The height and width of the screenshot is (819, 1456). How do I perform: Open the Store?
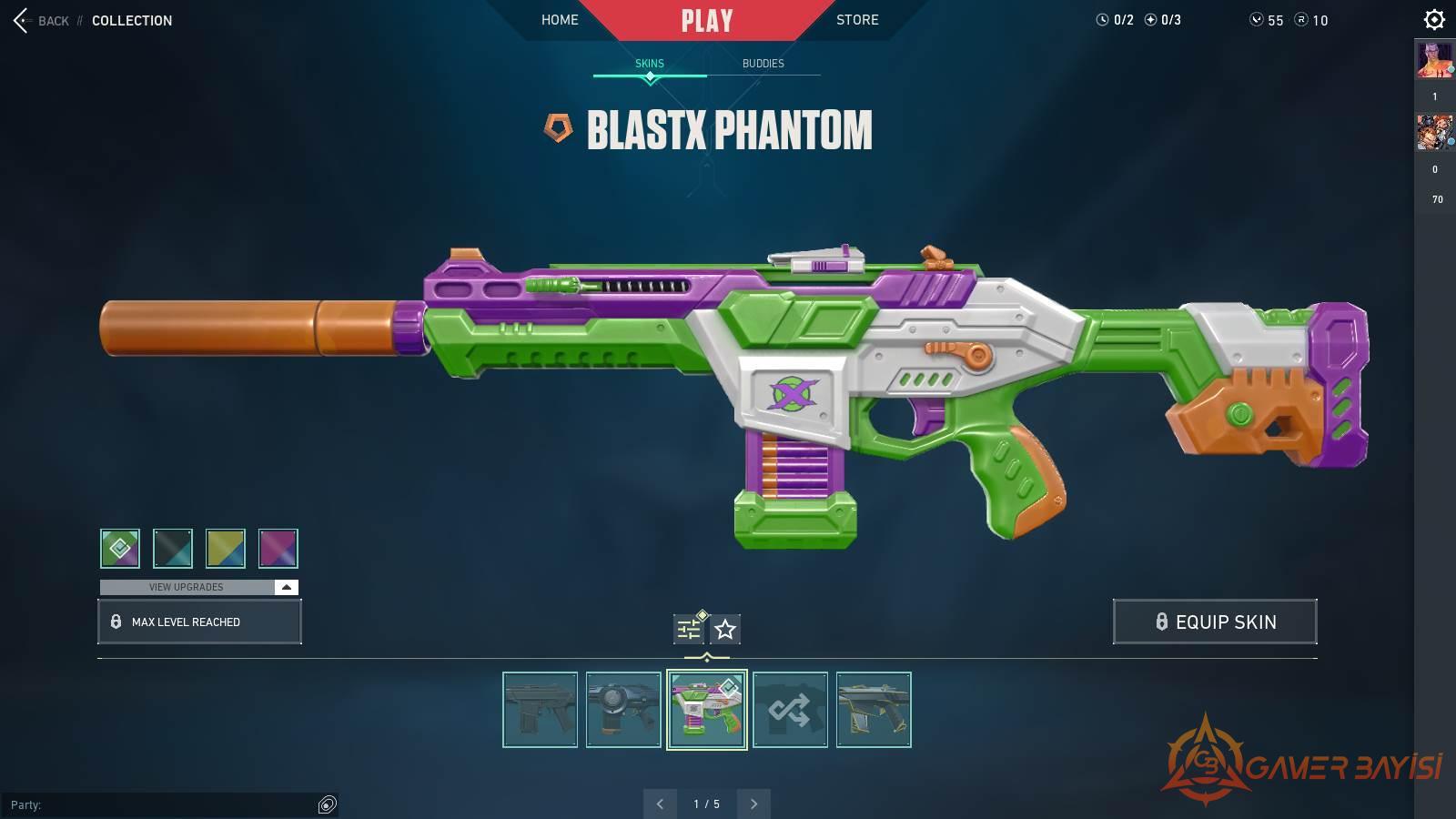[857, 19]
